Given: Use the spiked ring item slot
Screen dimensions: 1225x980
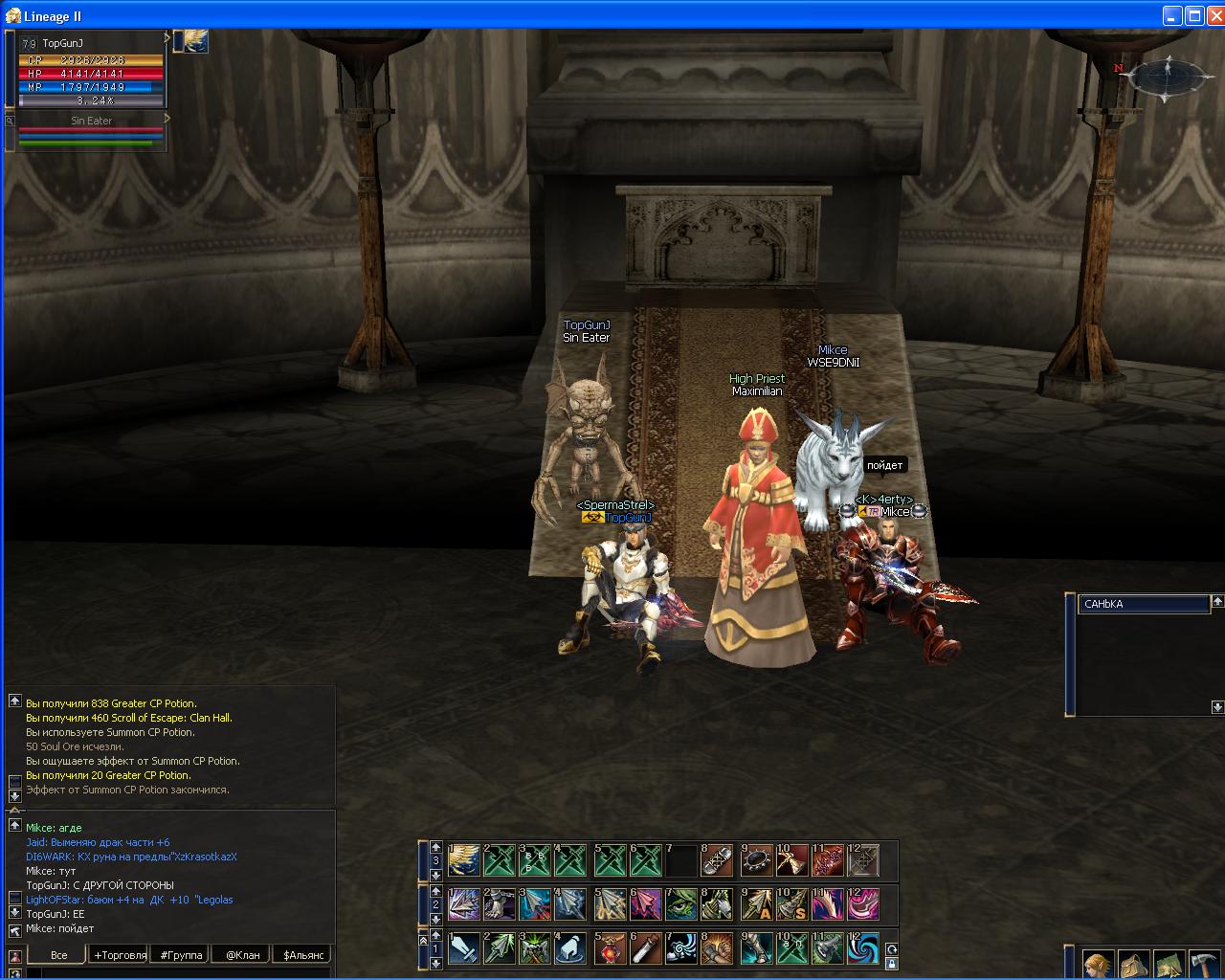Looking at the screenshot, I should click(756, 860).
